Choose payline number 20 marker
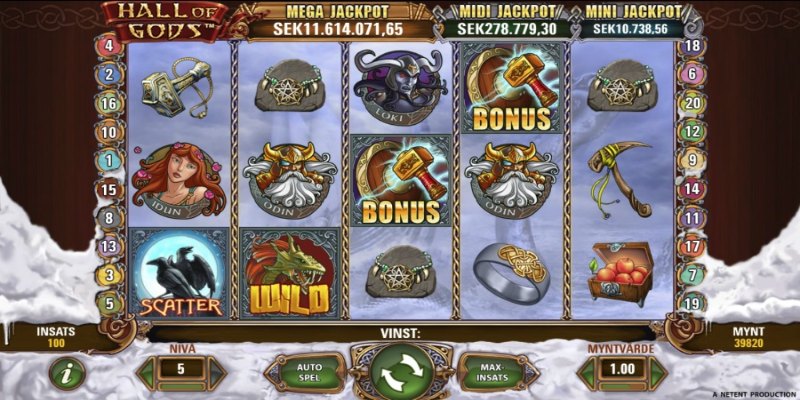The image size is (800, 400). [691, 103]
